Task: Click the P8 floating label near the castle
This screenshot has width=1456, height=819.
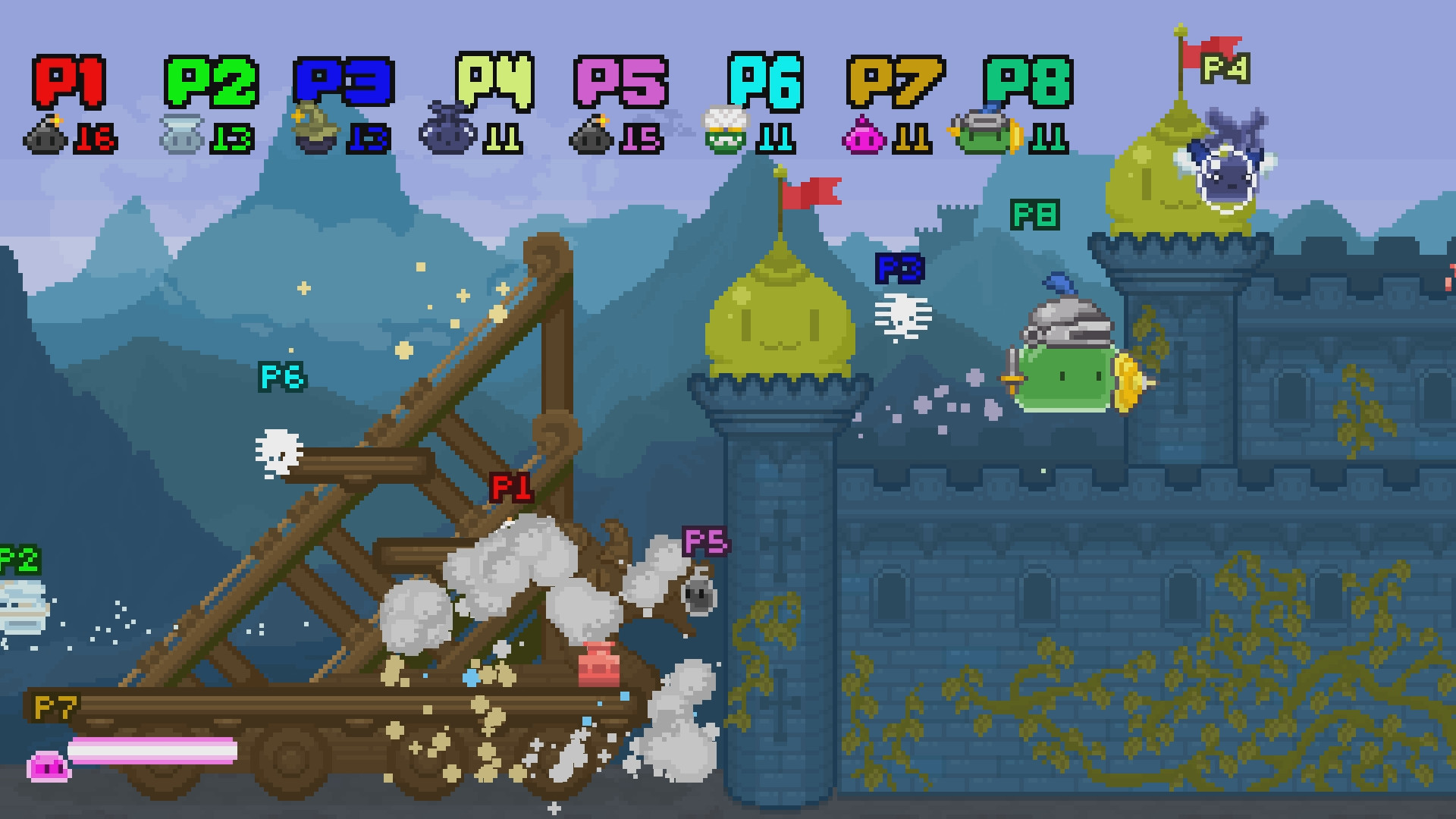Action: [1036, 216]
